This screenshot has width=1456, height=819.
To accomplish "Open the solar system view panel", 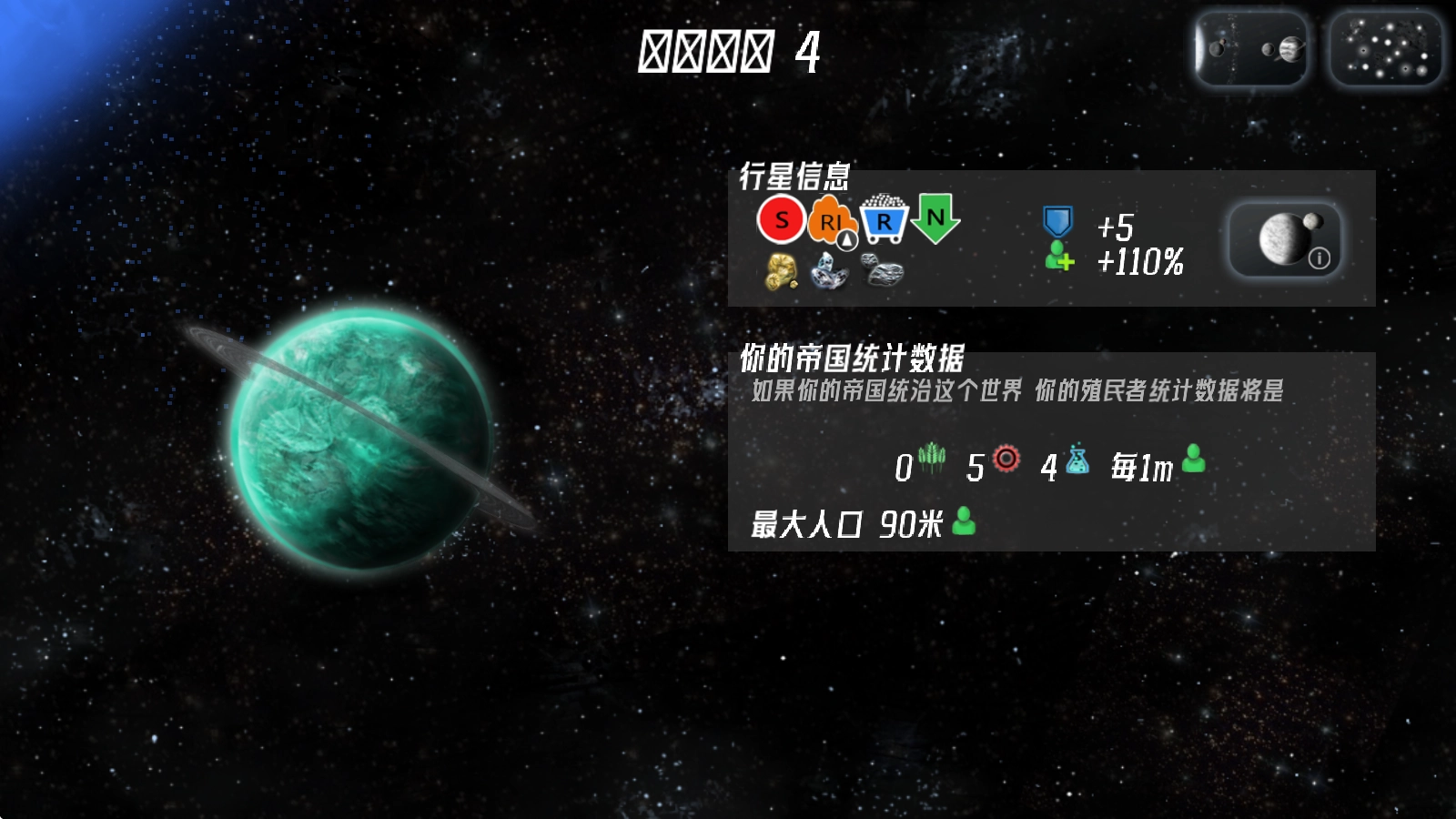I will click(x=1251, y=48).
